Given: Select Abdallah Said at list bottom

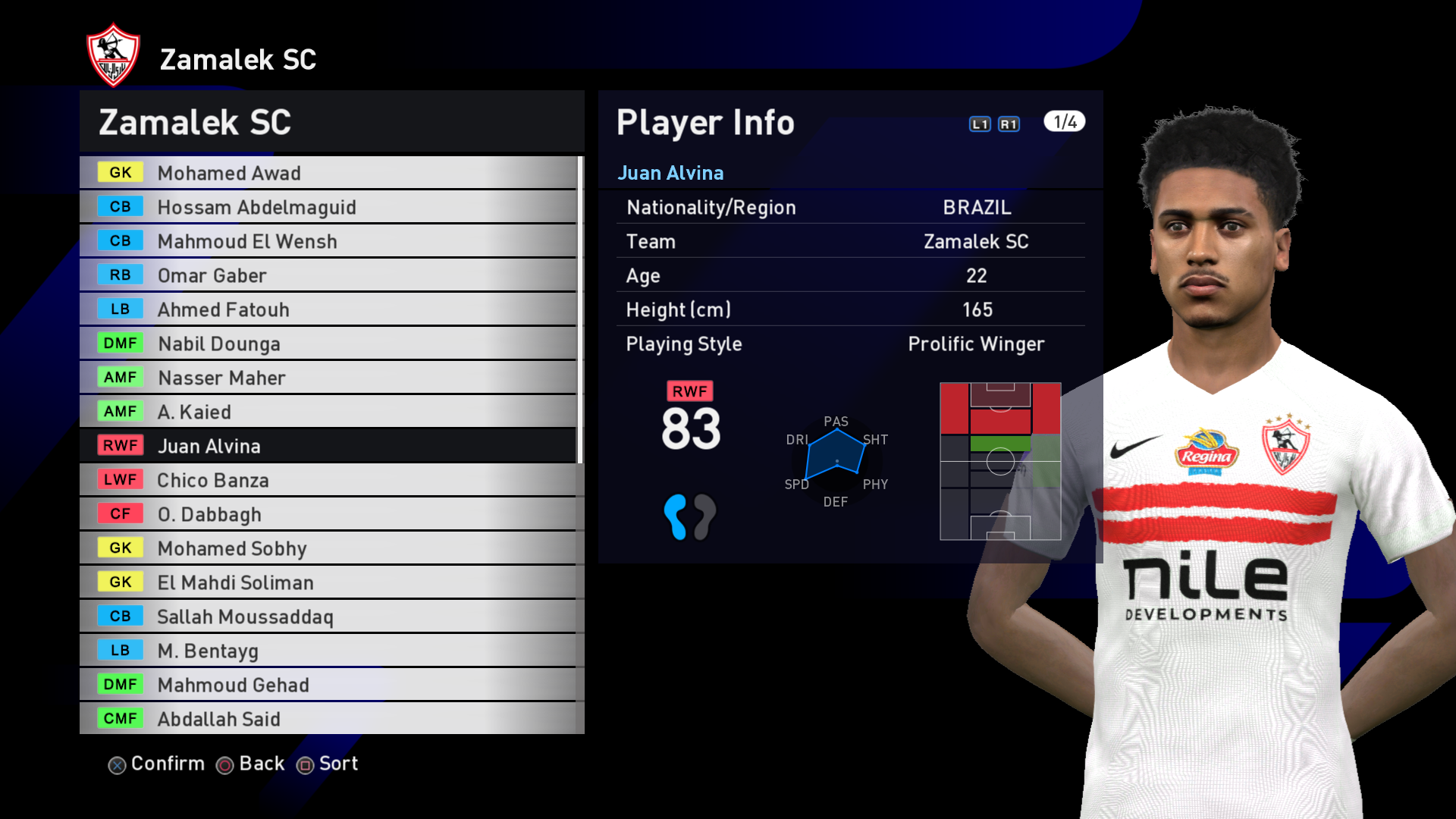Looking at the screenshot, I should tap(328, 719).
